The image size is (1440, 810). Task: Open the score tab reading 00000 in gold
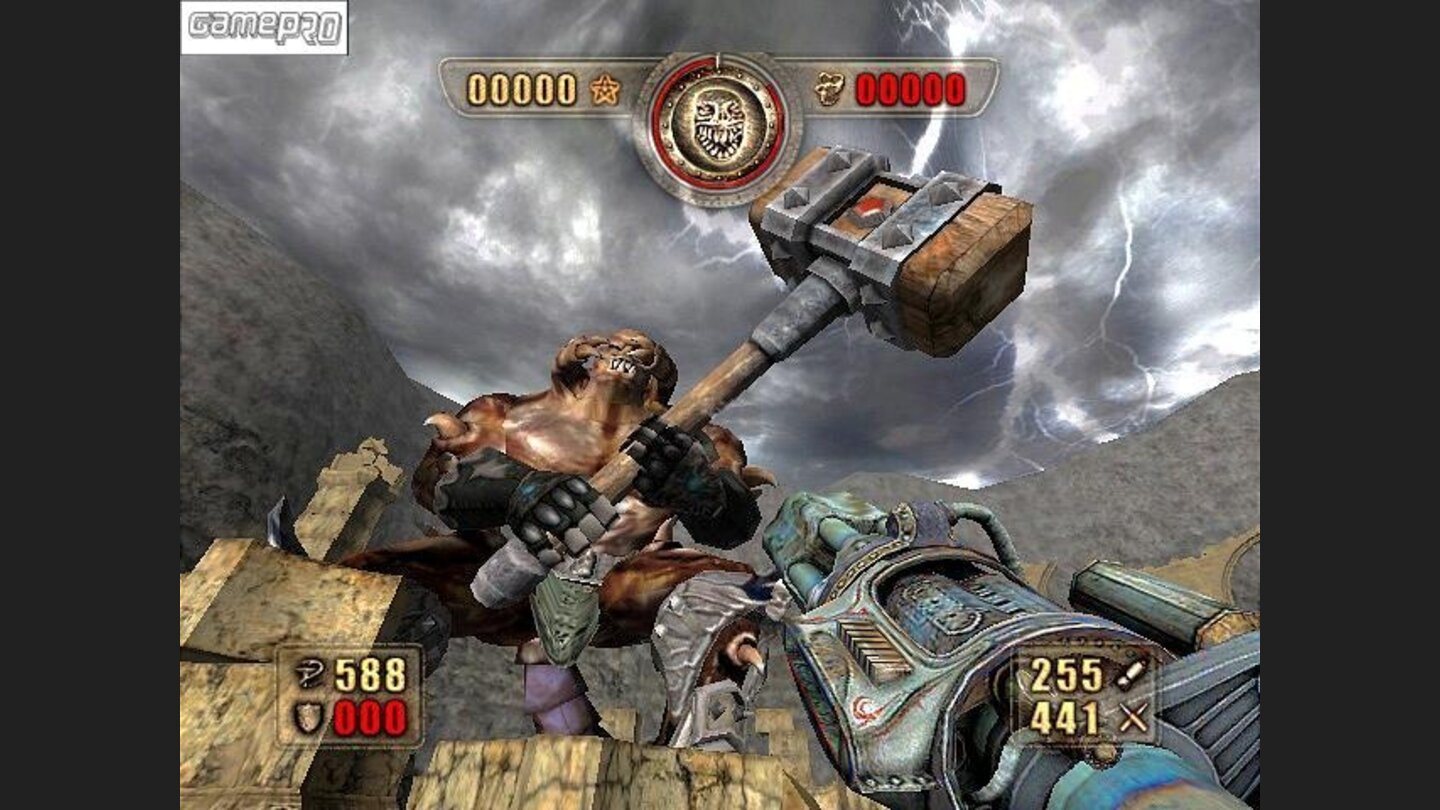(520, 88)
